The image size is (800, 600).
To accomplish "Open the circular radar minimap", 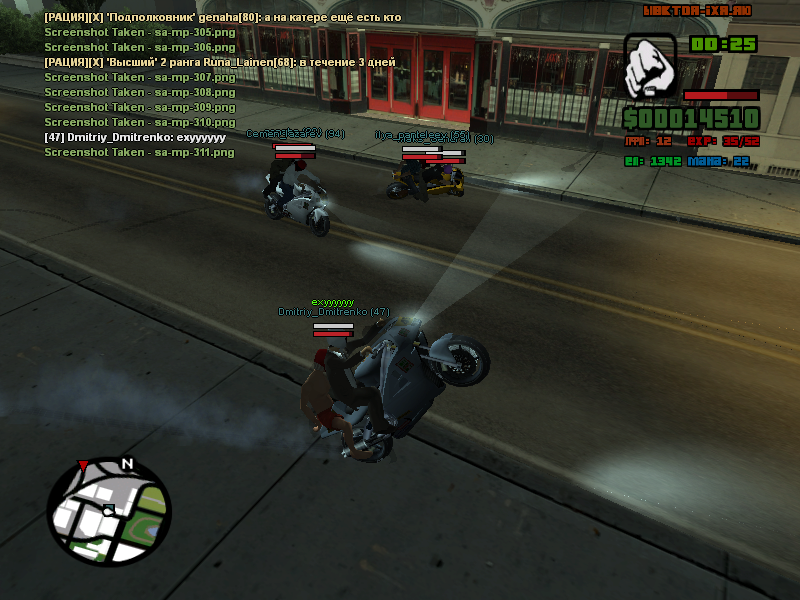I will click(110, 509).
